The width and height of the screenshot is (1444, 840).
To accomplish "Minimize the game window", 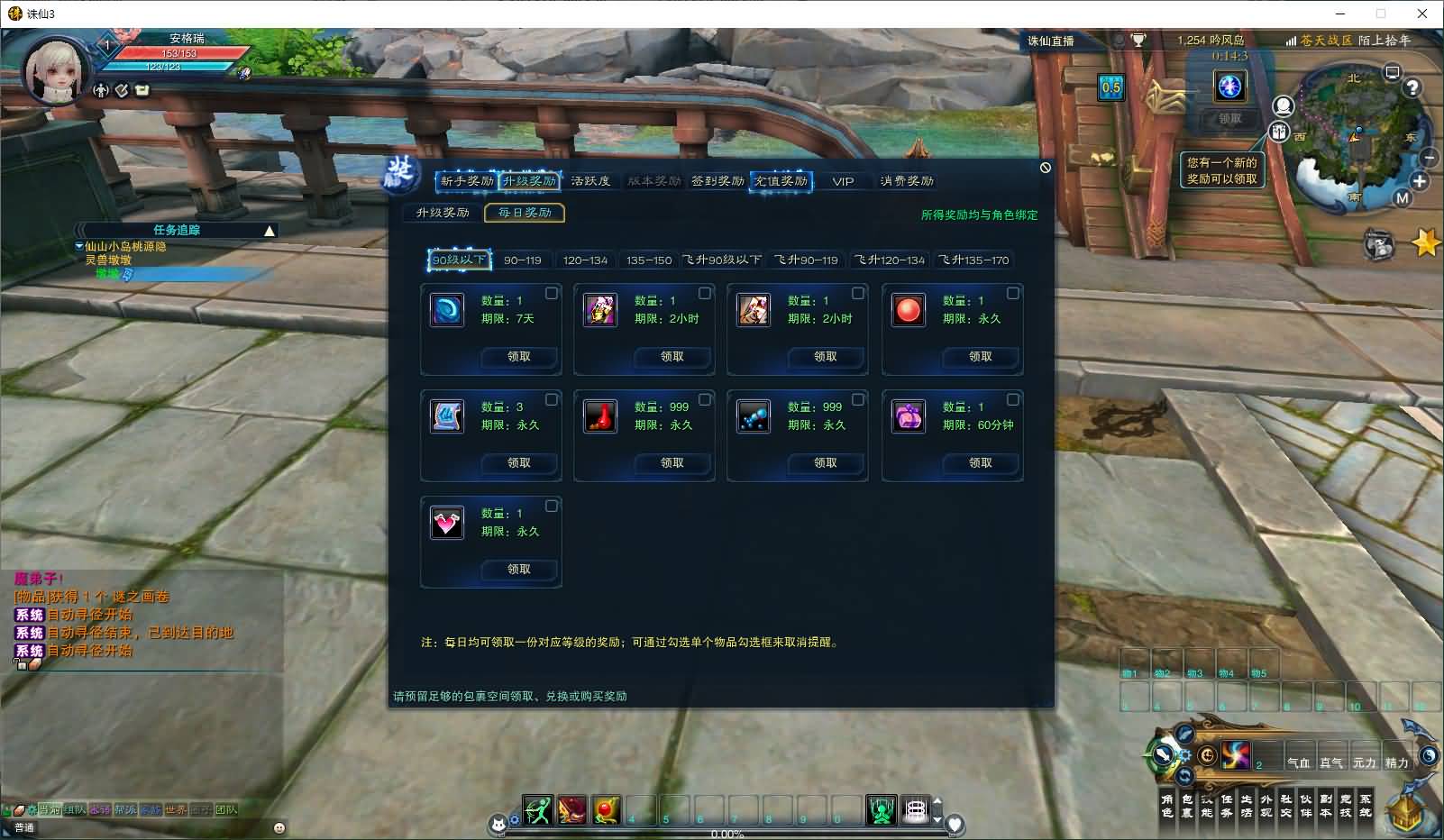I will 1340,14.
